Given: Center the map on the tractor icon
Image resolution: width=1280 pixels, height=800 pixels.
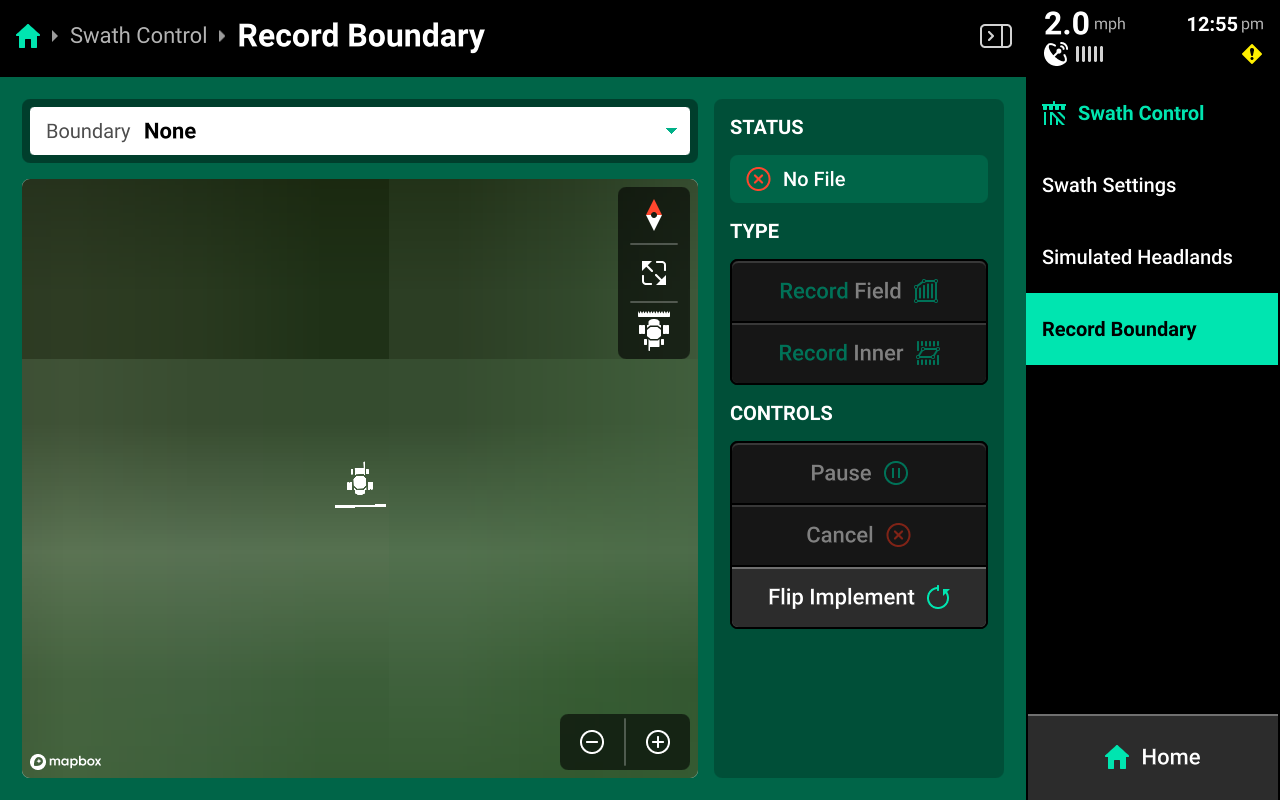Looking at the screenshot, I should 654,331.
